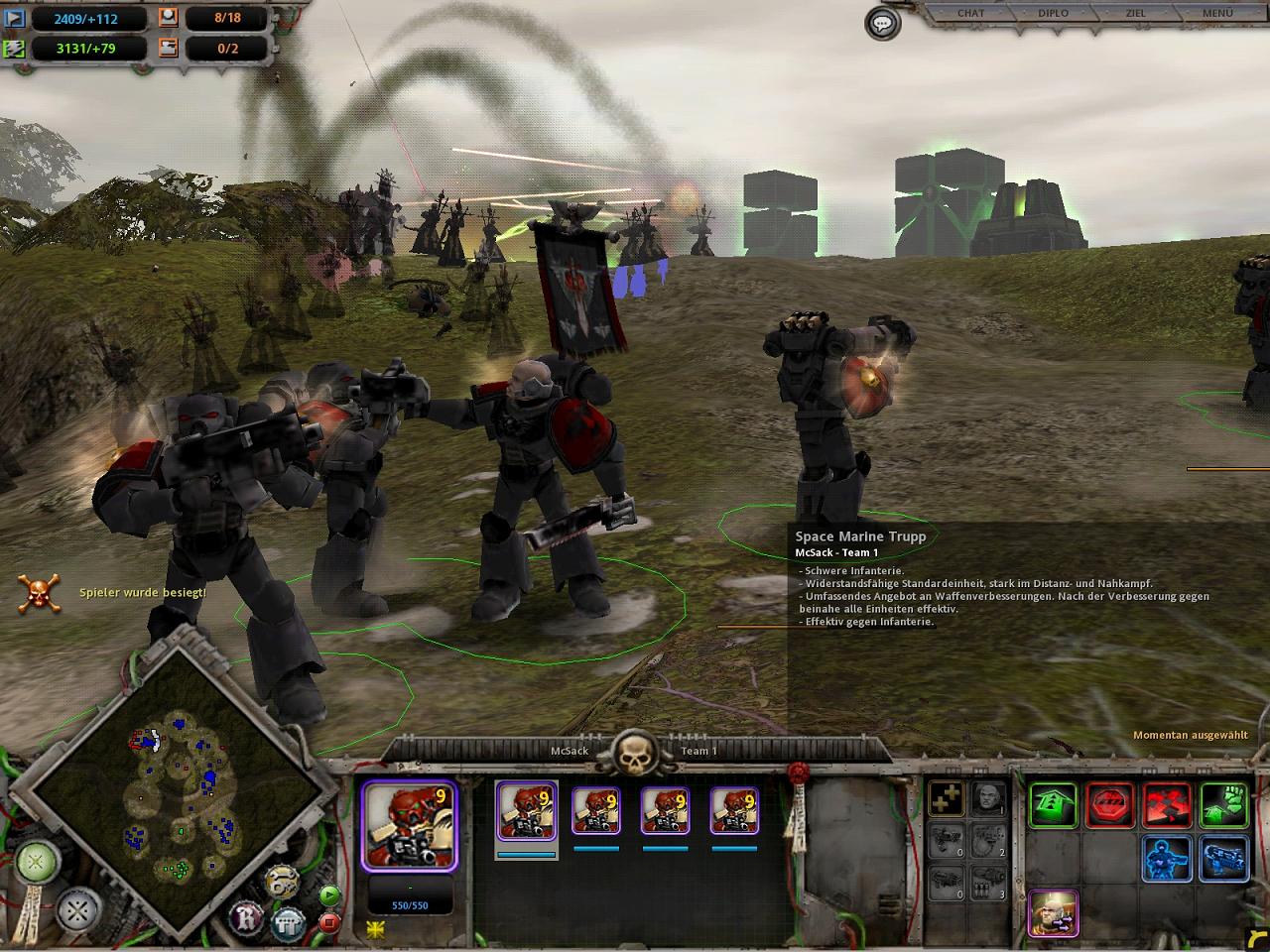Reinforce squad with the golden plus icon
Image resolution: width=1270 pixels, height=952 pixels.
click(x=948, y=798)
